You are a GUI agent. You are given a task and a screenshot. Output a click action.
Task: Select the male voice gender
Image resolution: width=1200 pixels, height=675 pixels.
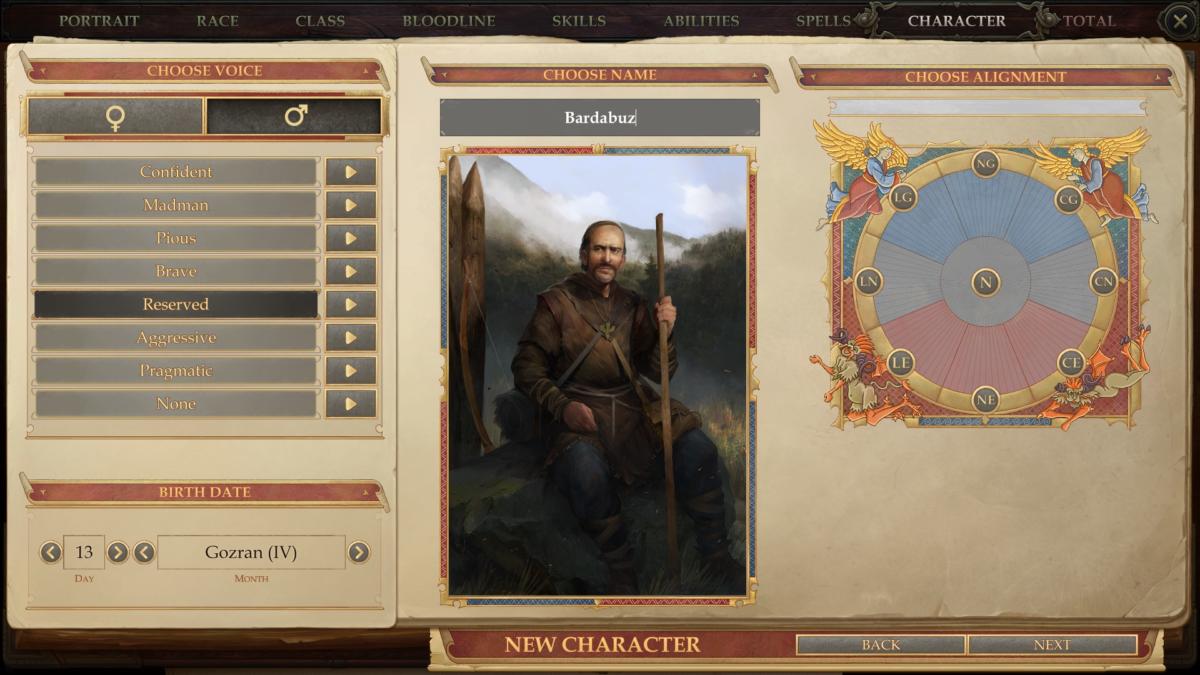[x=294, y=117]
